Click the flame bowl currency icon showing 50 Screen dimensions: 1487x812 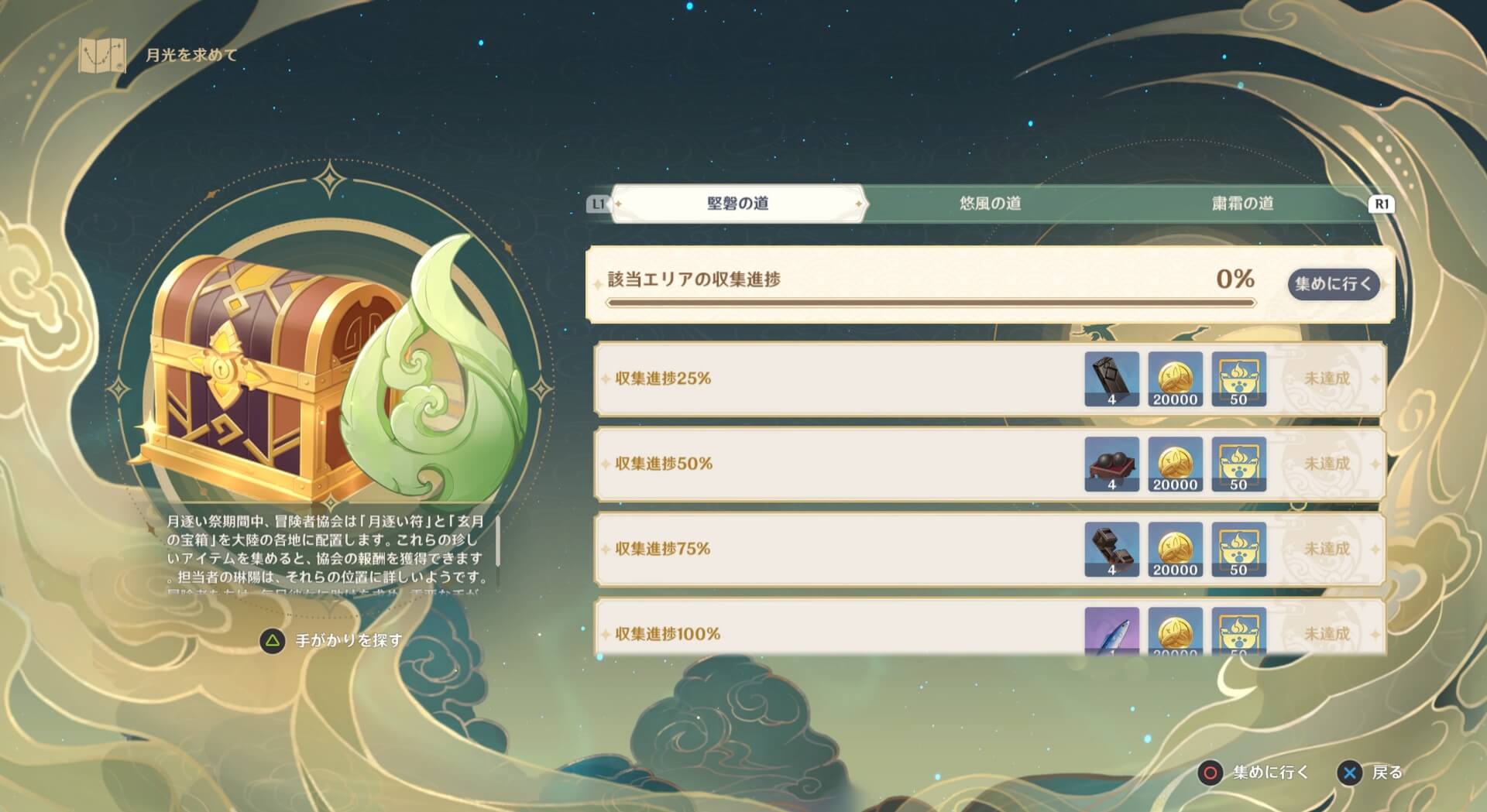click(1239, 378)
